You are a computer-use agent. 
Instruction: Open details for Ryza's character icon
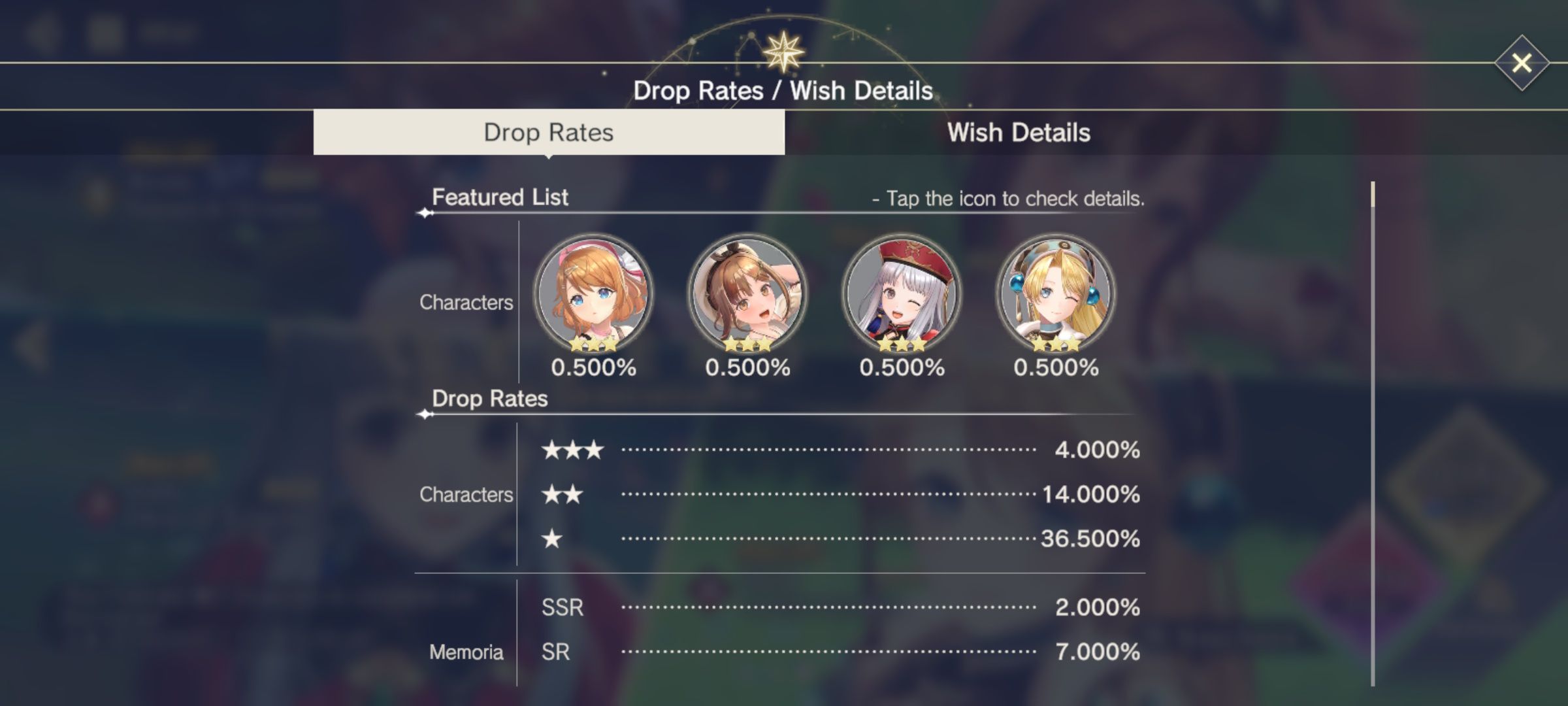coord(747,295)
